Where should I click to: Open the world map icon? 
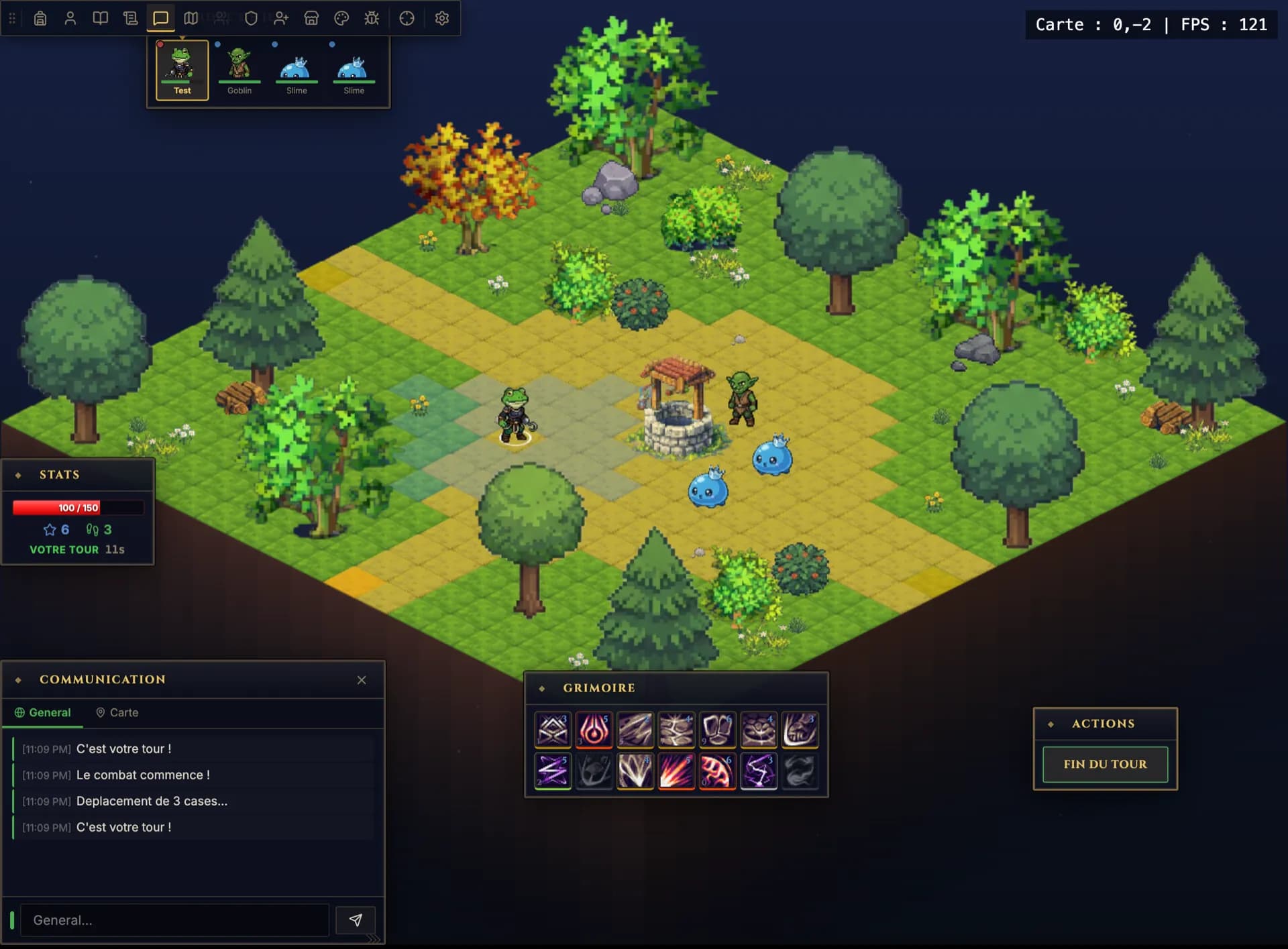(191, 18)
